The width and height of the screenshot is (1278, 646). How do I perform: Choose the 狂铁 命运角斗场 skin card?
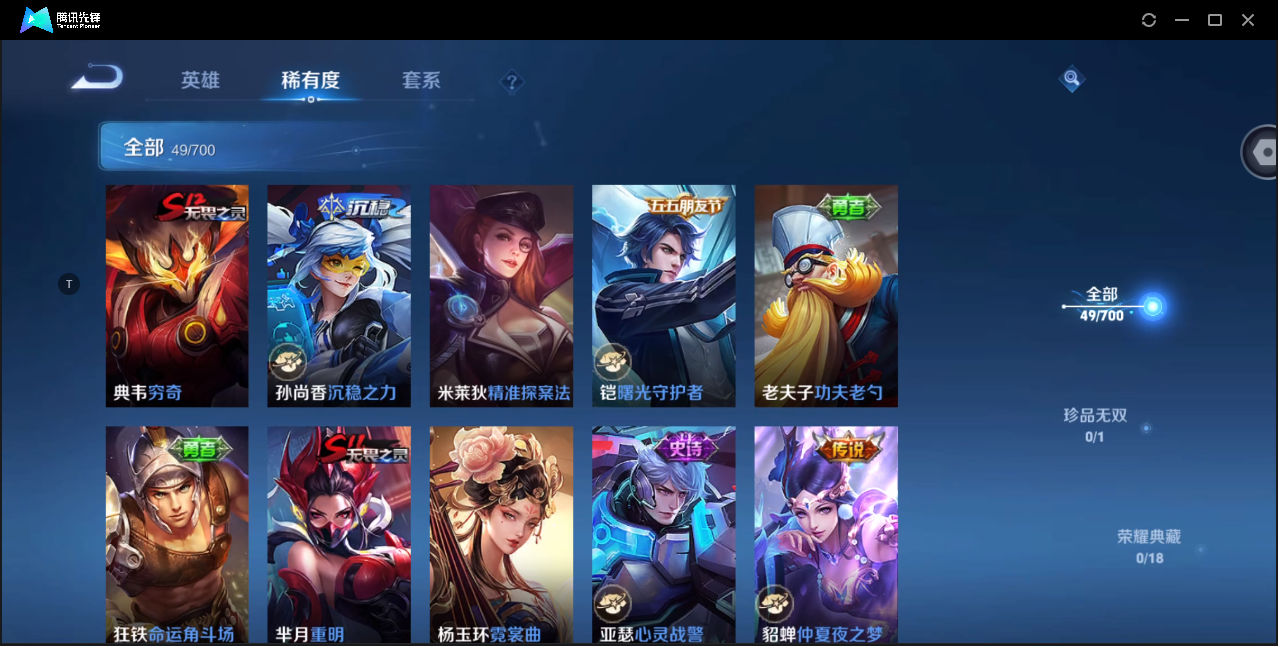pyautogui.click(x=177, y=534)
